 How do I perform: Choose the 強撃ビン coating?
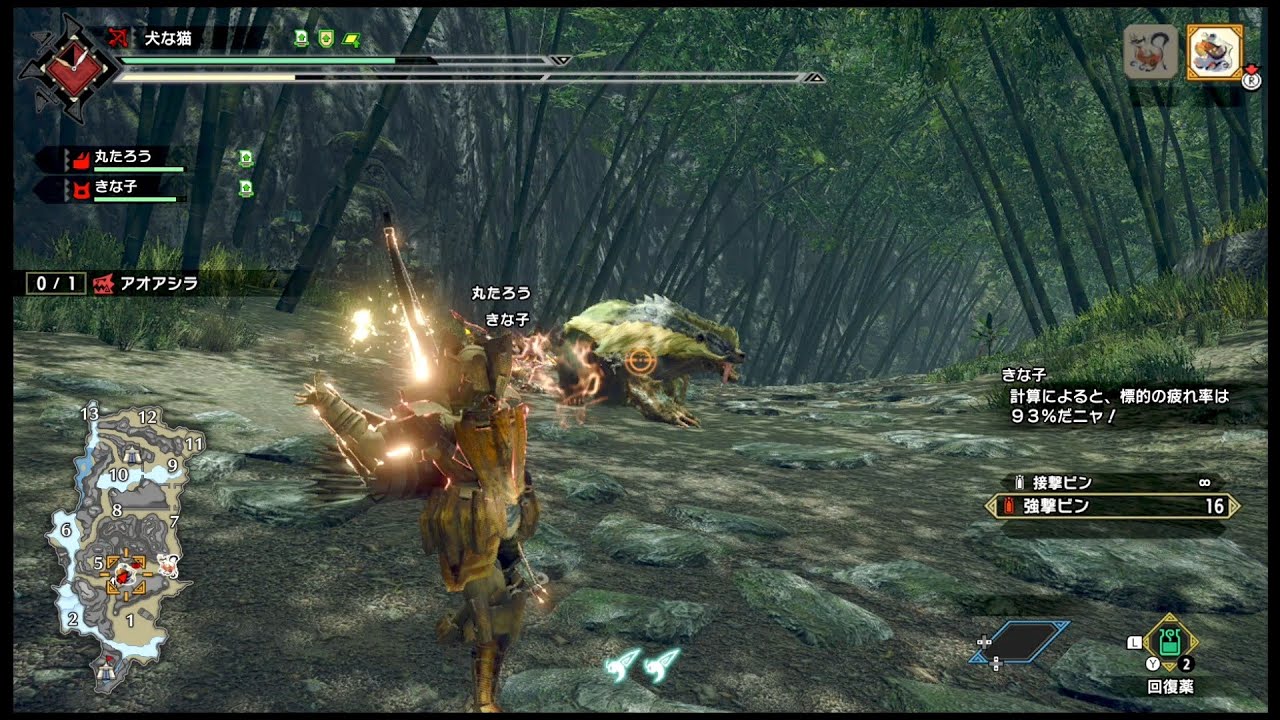(x=1112, y=507)
